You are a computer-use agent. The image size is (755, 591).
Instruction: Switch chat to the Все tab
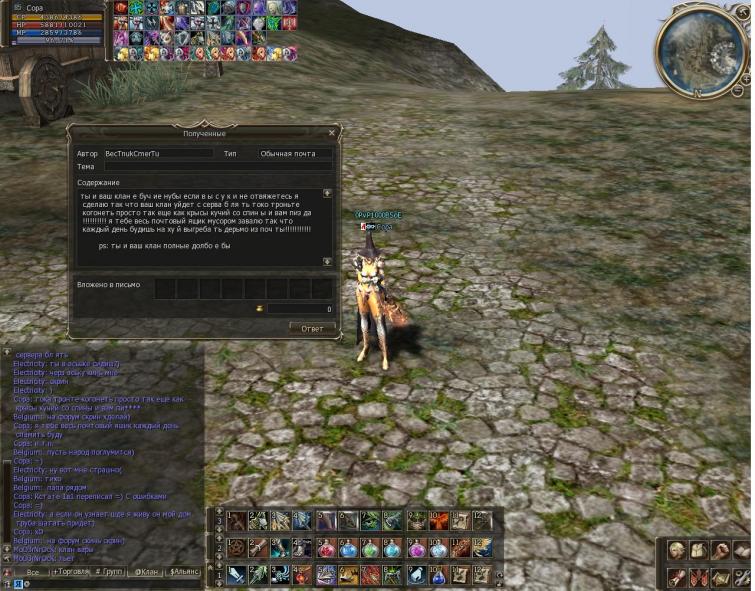click(x=33, y=572)
